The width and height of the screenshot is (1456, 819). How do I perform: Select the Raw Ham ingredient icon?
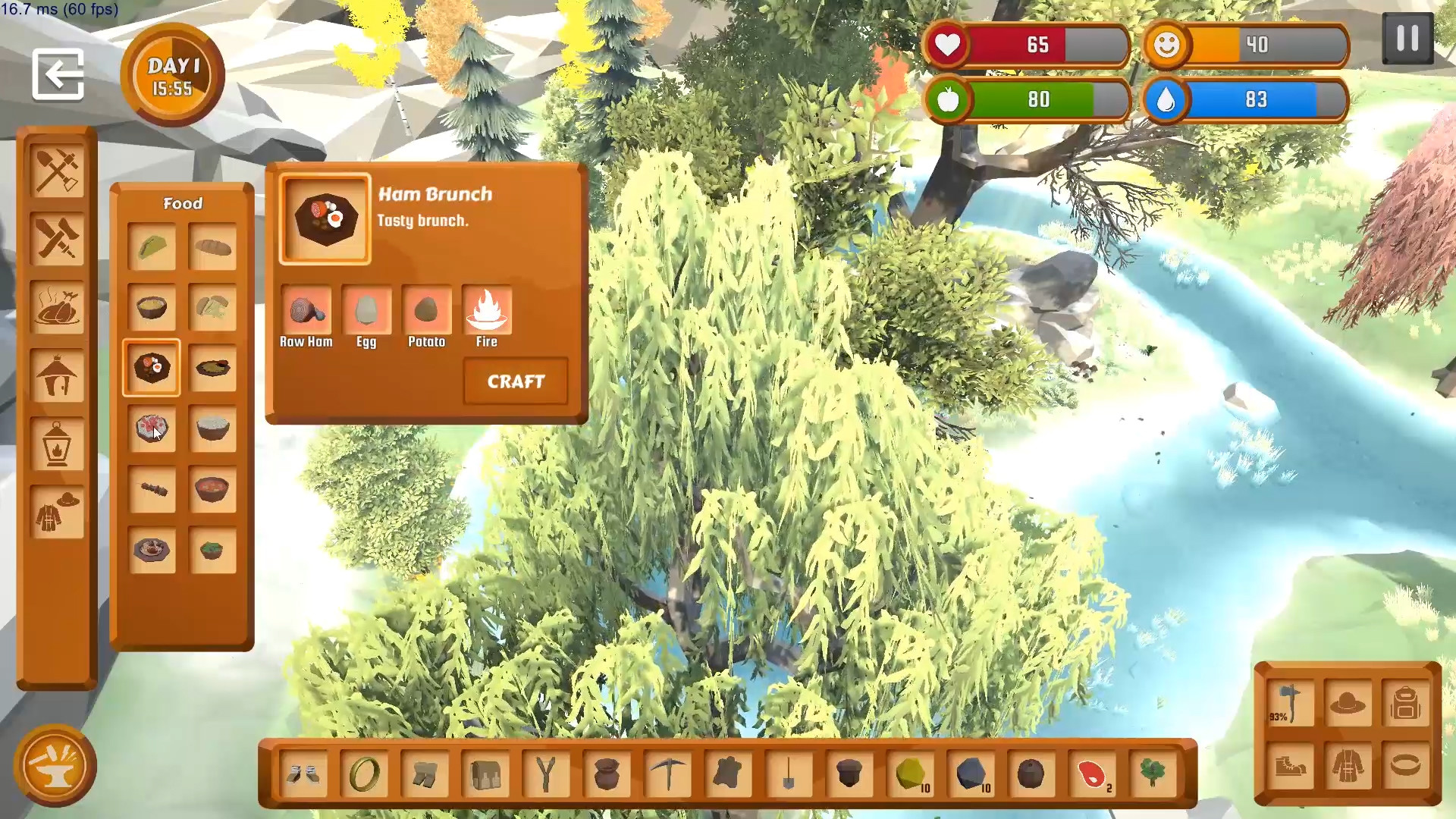[x=306, y=309]
